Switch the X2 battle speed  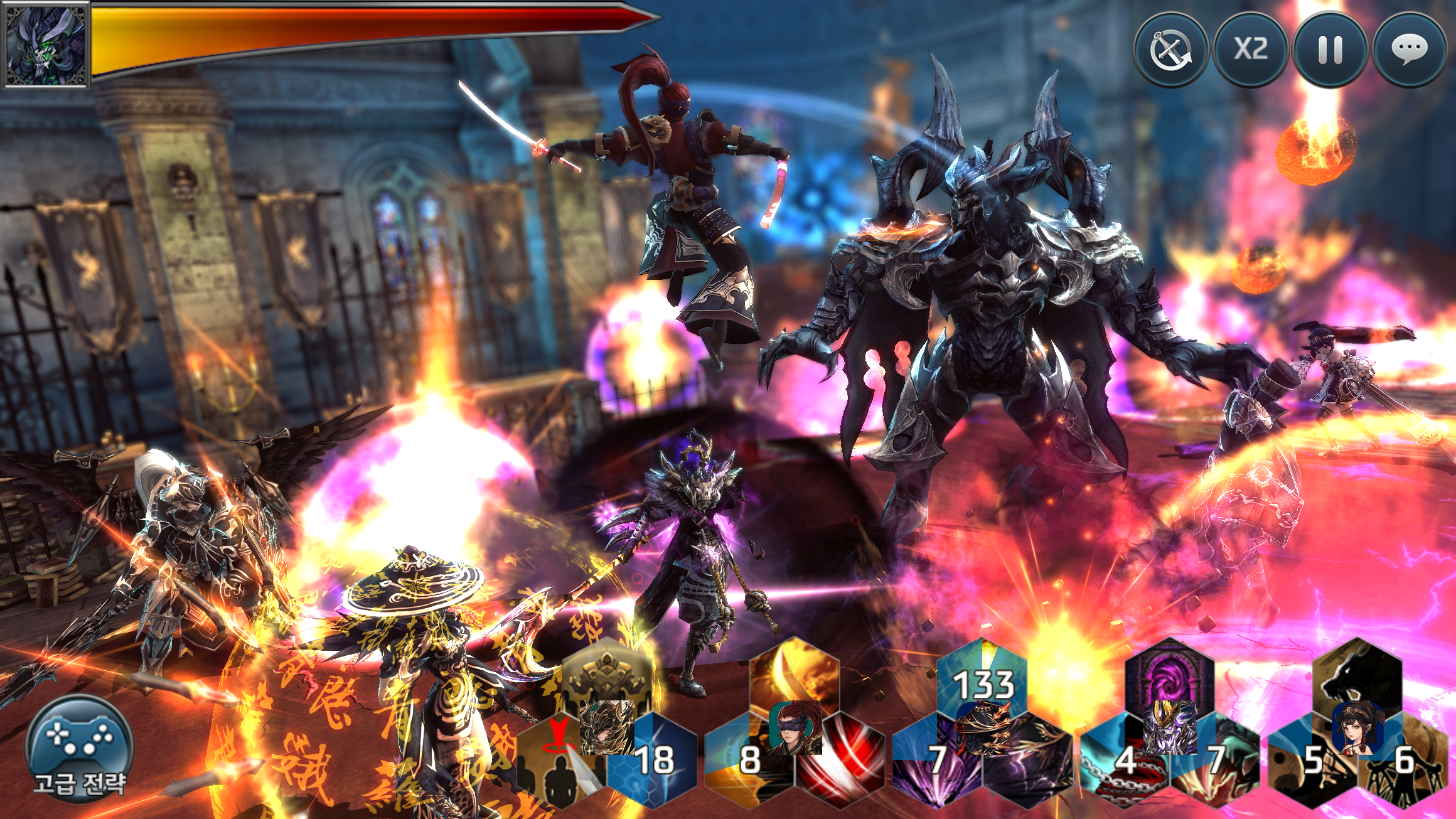pyautogui.click(x=1250, y=50)
